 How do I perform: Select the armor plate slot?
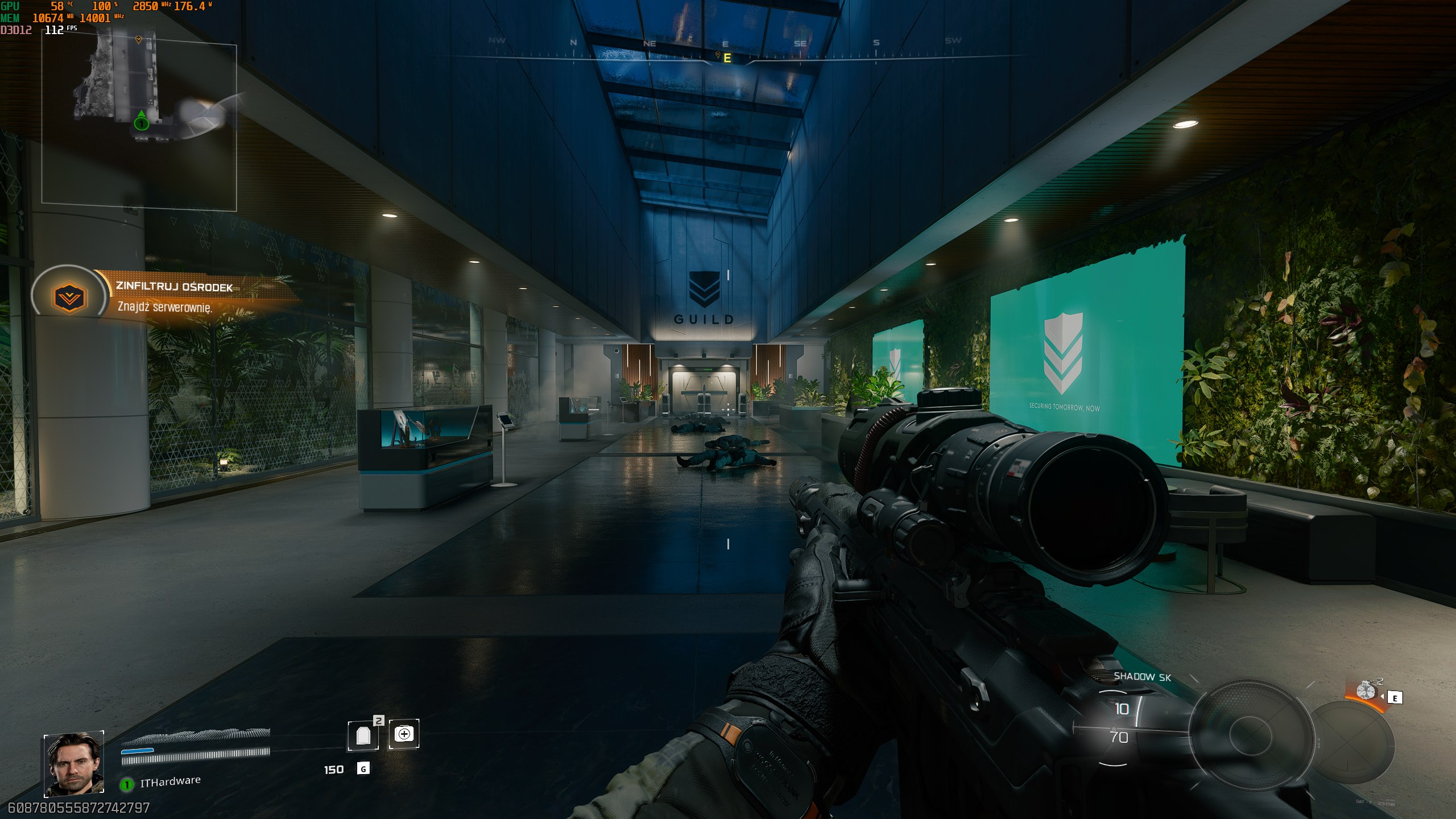tap(363, 735)
